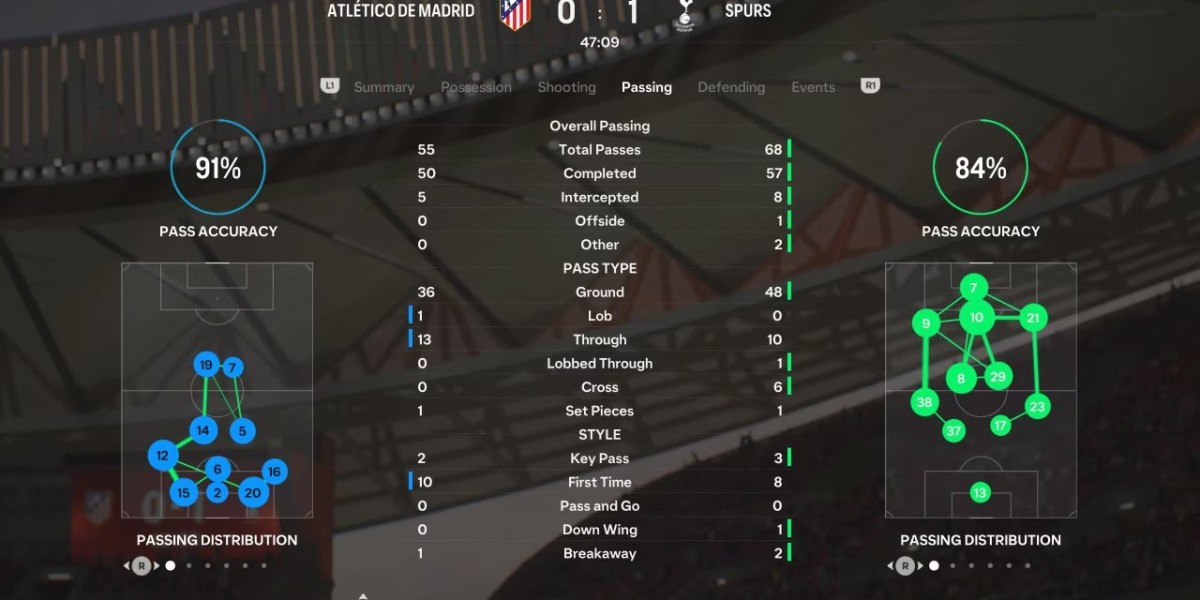Open the Possession tab
Screen dimensions: 1200x600
pos(476,87)
